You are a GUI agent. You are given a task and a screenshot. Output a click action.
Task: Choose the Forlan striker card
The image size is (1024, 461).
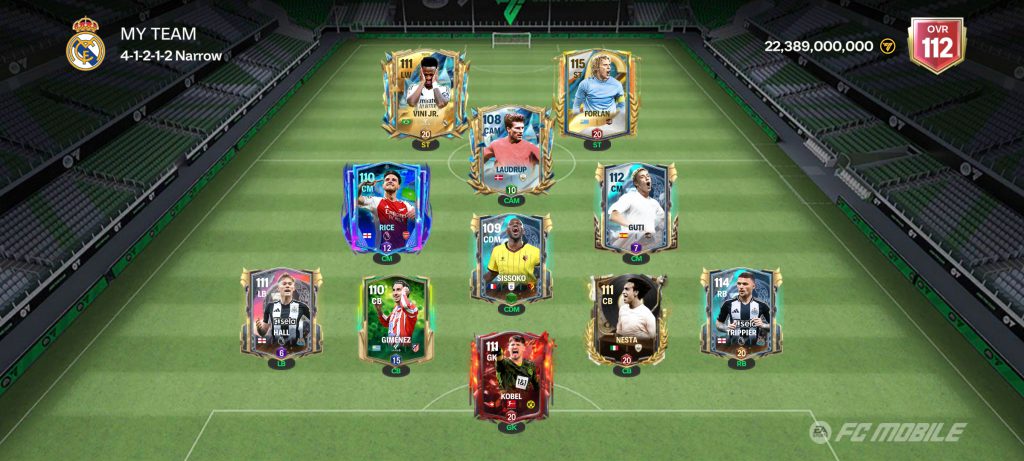click(x=596, y=95)
